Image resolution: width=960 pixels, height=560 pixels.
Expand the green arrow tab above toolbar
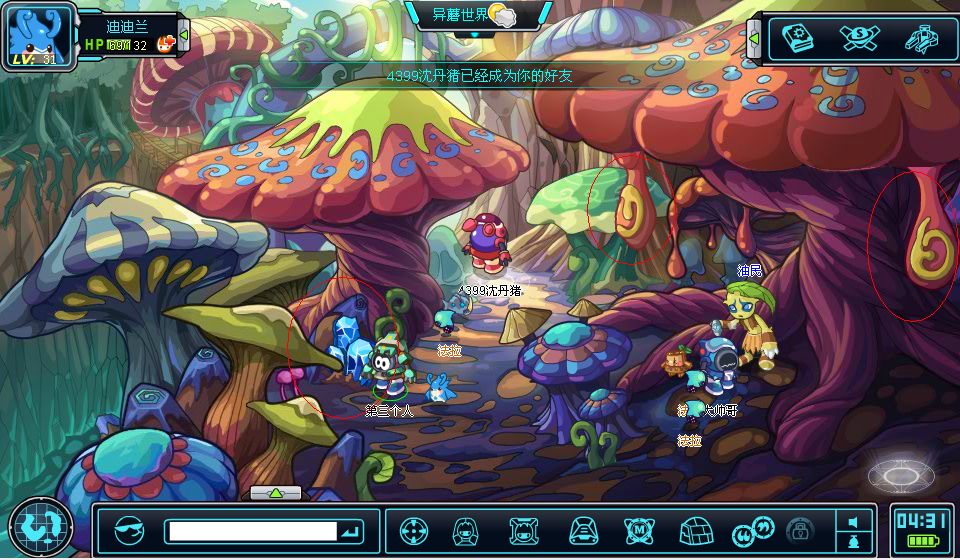276,493
